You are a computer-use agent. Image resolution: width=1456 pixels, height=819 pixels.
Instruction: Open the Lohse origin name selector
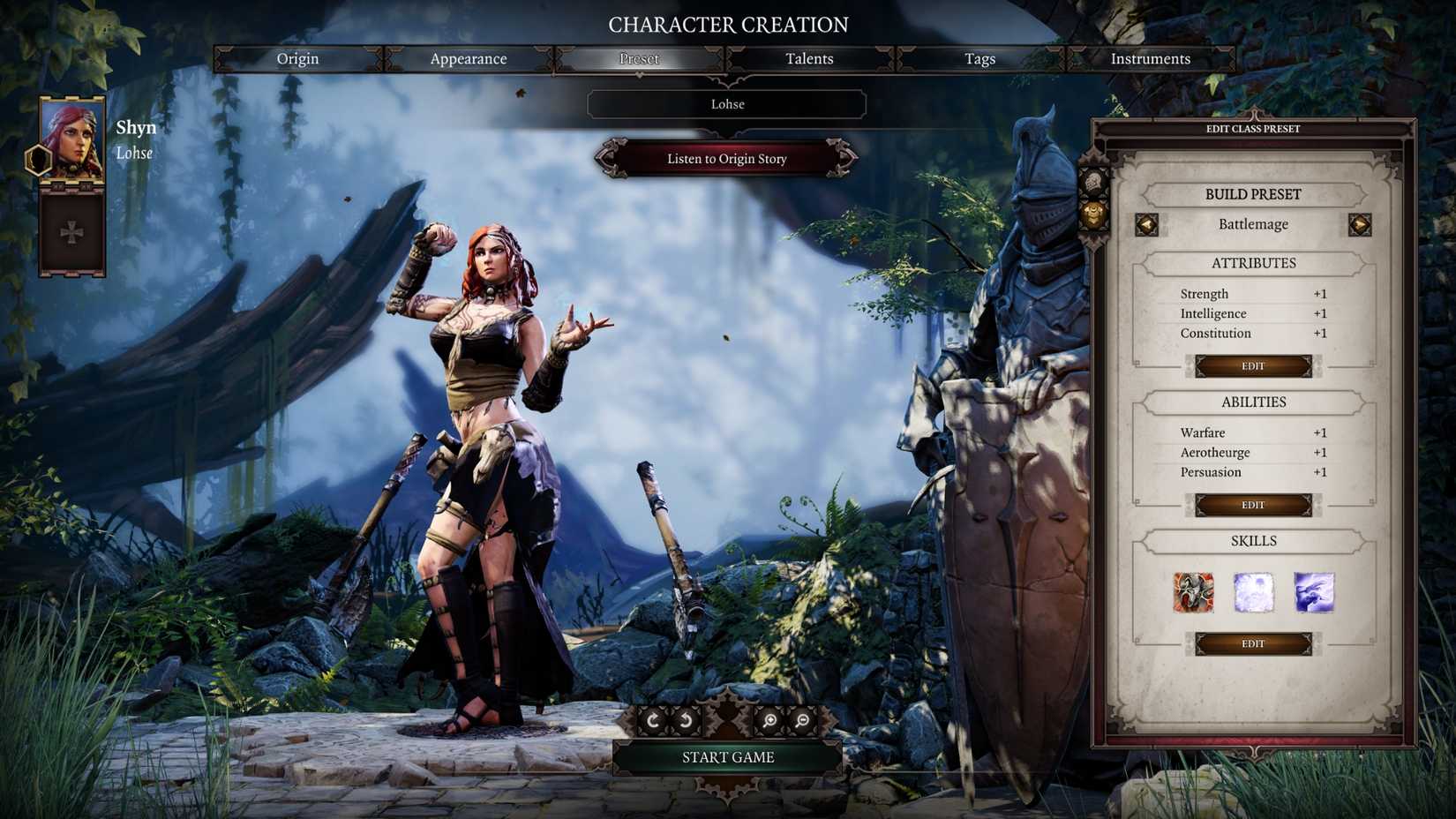point(727,104)
